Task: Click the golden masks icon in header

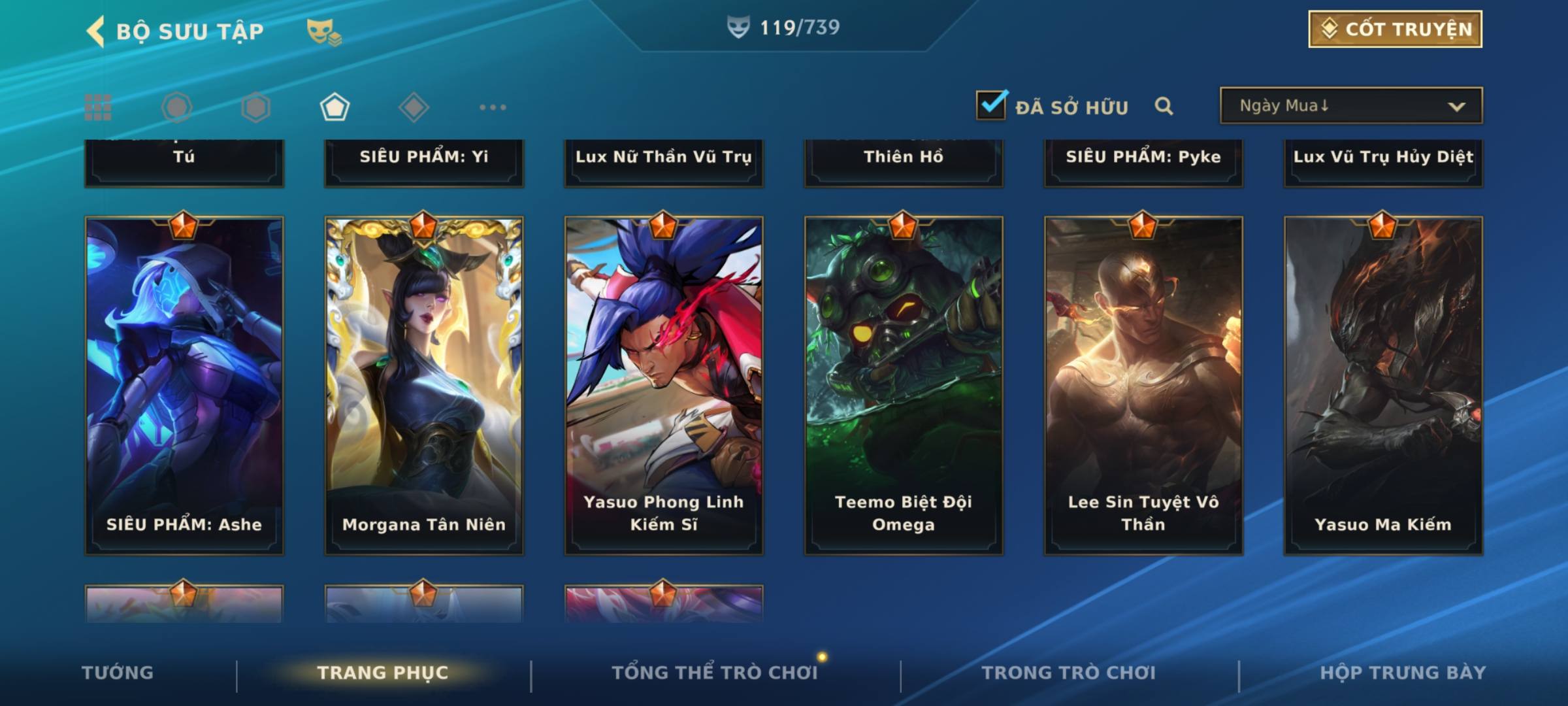Action: click(x=323, y=31)
